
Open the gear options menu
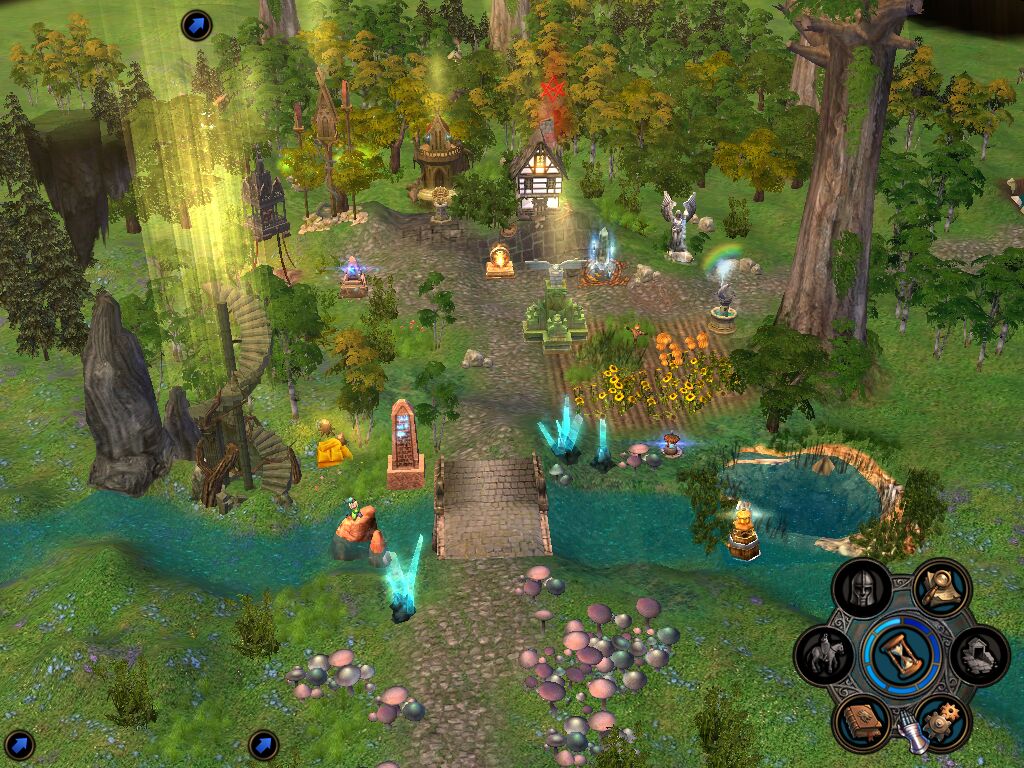(x=941, y=722)
